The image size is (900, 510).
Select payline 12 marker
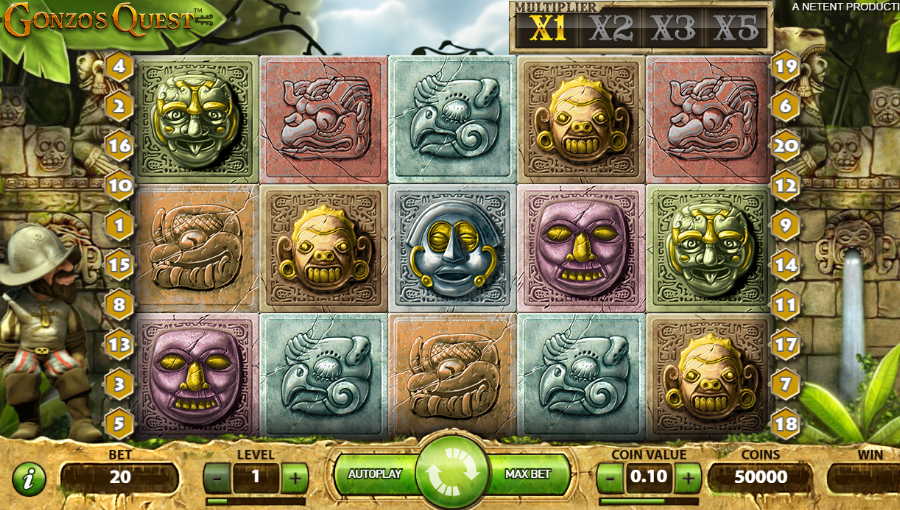tap(785, 185)
